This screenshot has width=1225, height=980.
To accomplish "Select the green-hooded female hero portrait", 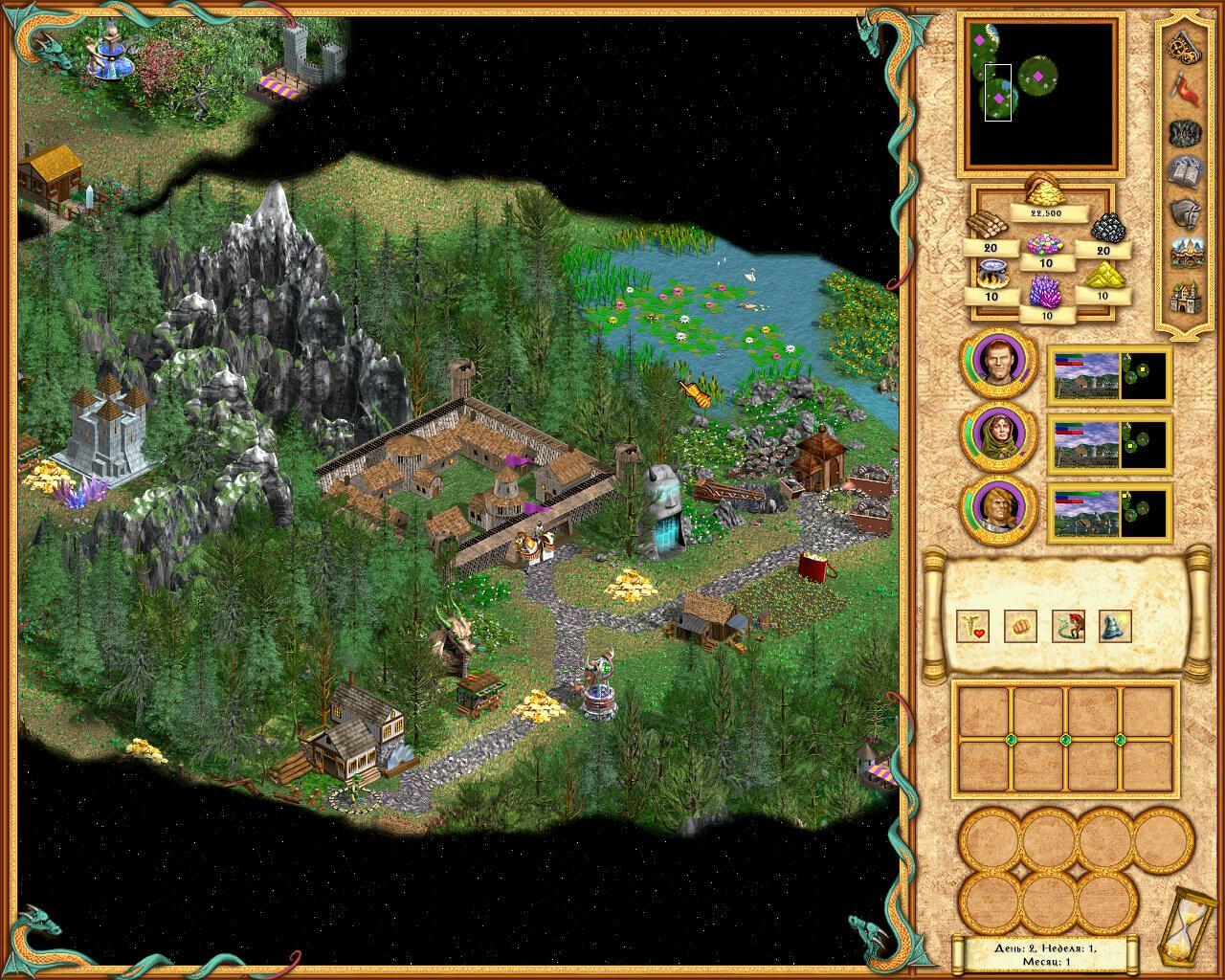I will 998,434.
